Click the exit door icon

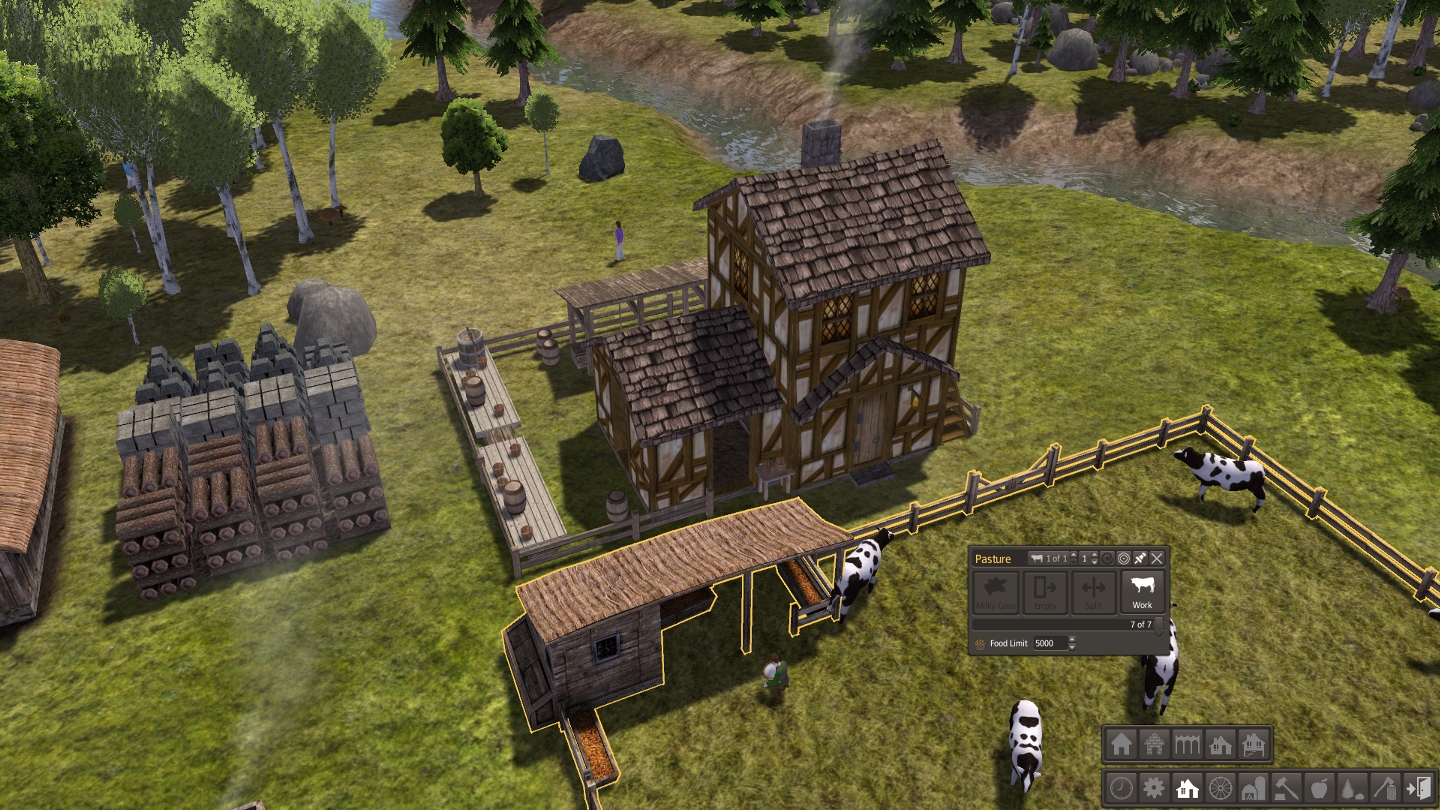click(x=1418, y=787)
